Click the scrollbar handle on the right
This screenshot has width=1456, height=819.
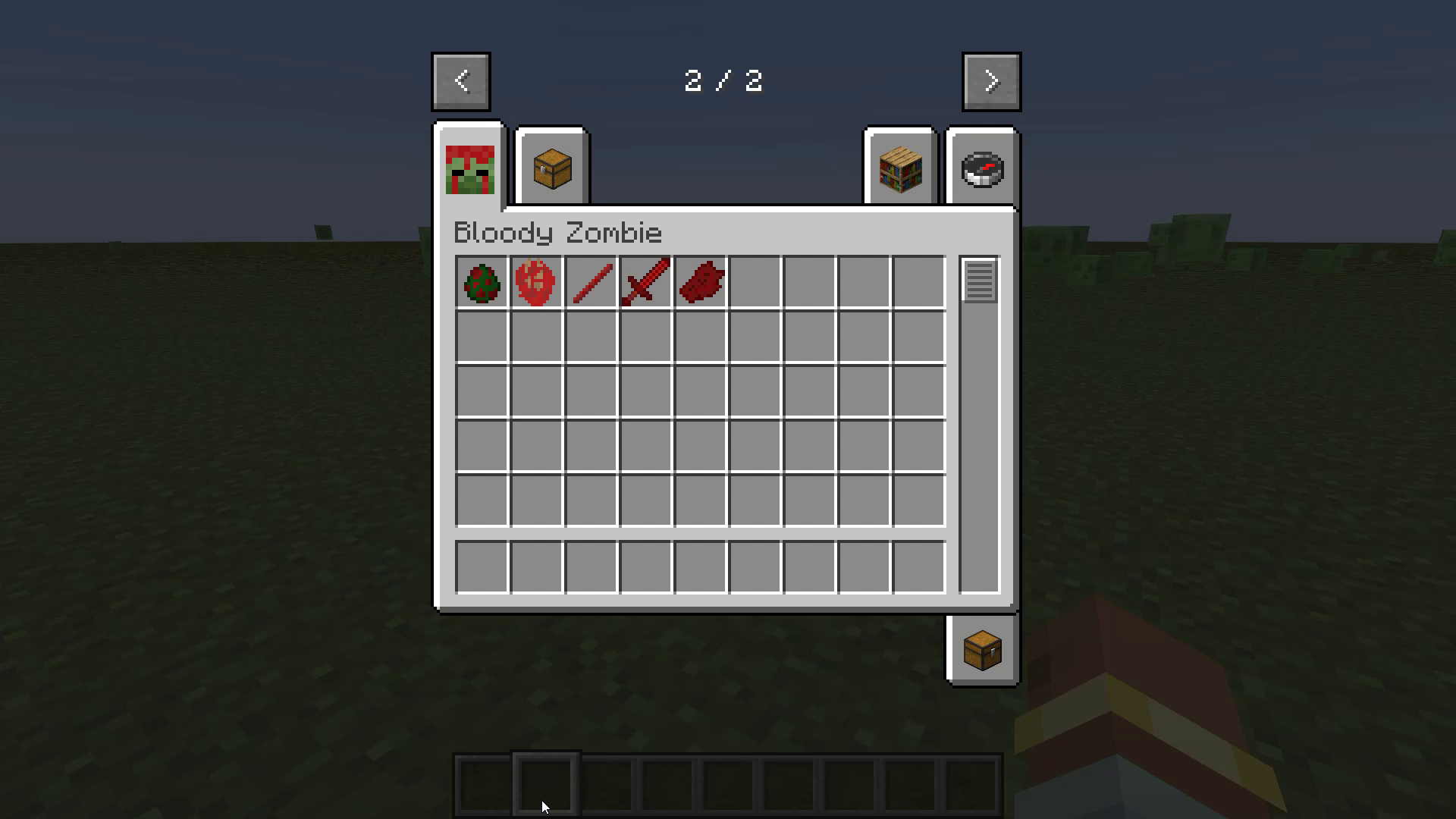[980, 281]
